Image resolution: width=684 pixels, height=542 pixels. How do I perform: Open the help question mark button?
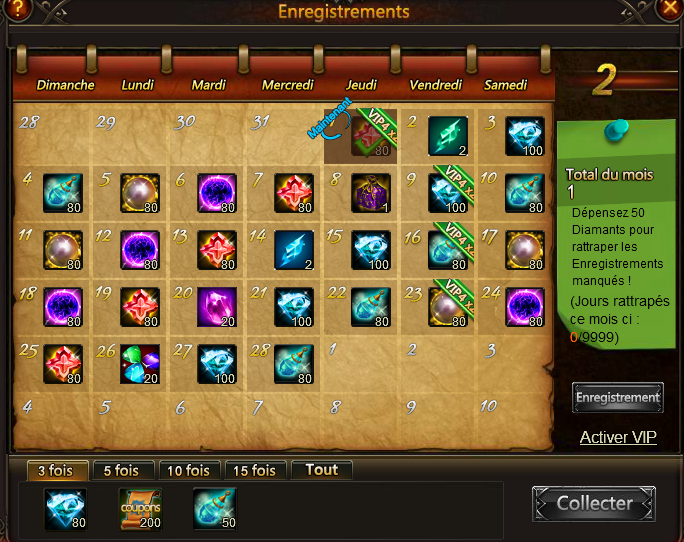point(18,8)
